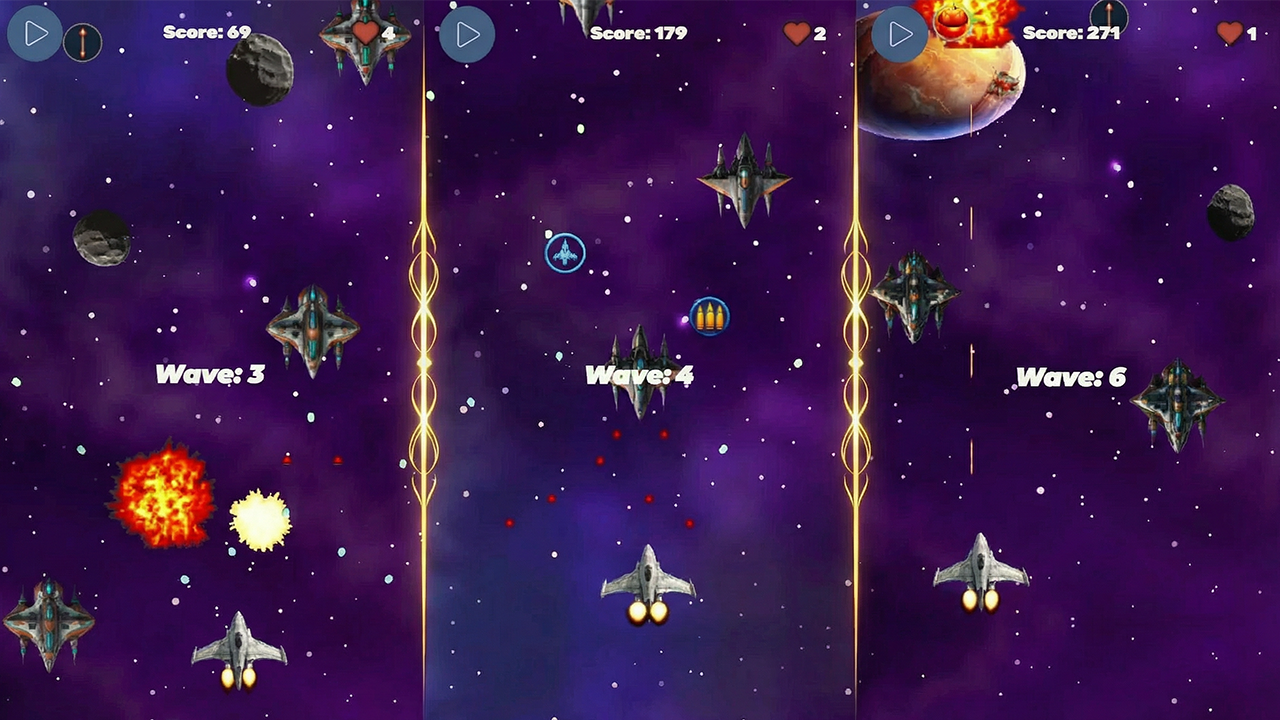Collect the yellow bullets ammo power-up
1280x720 pixels.
click(x=710, y=317)
